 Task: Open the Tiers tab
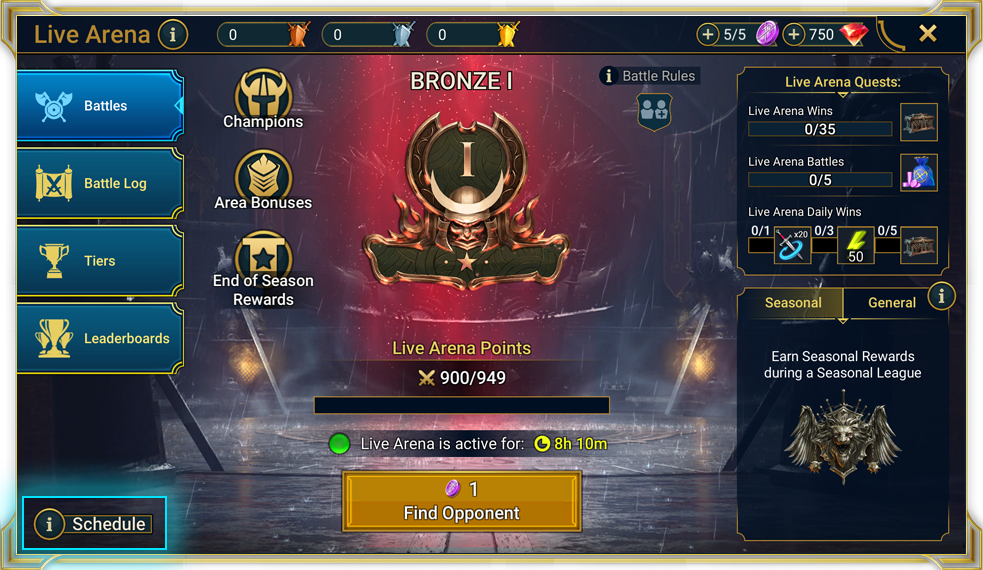(100, 261)
